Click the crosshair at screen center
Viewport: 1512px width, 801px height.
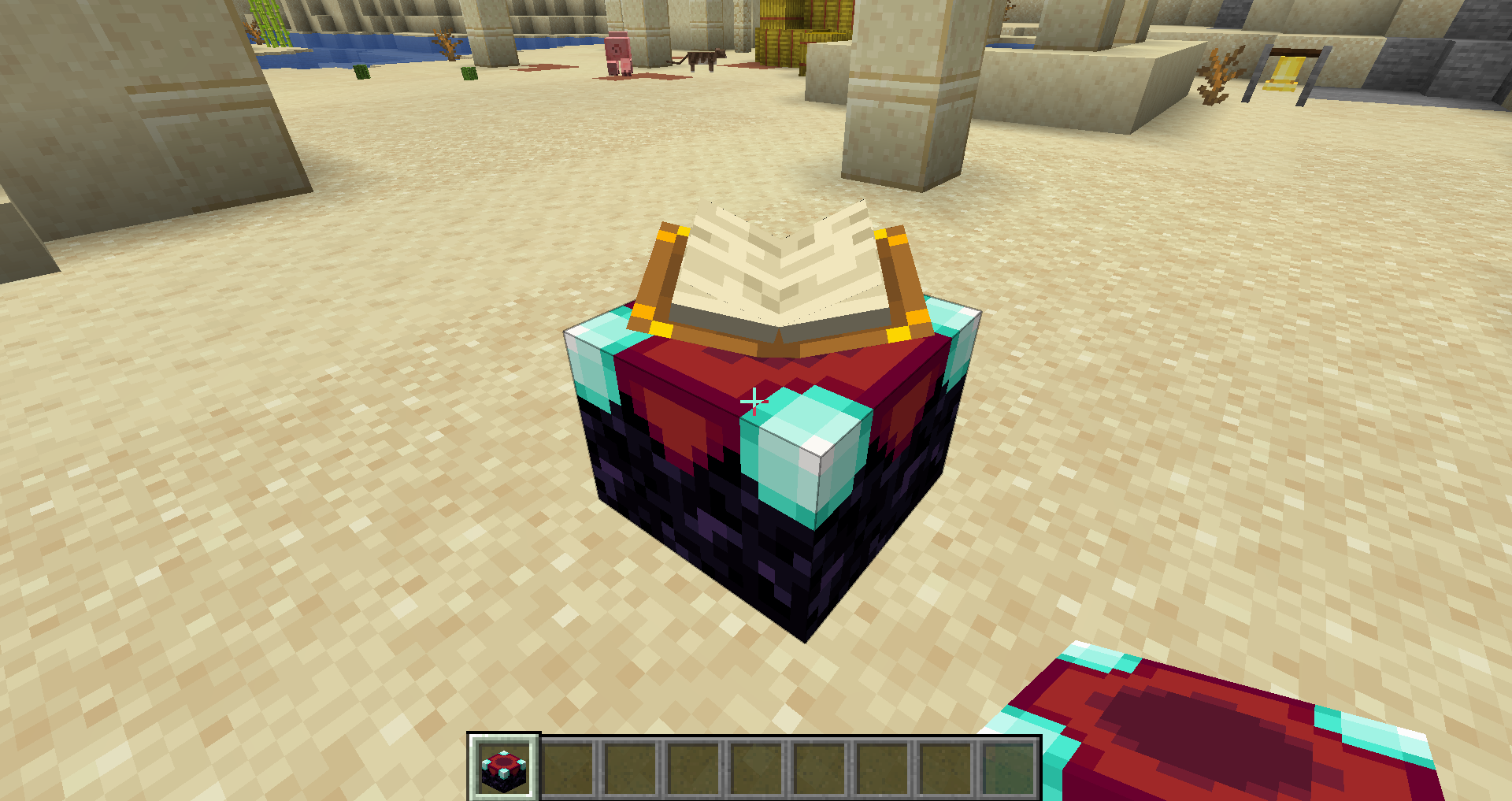[754, 400]
